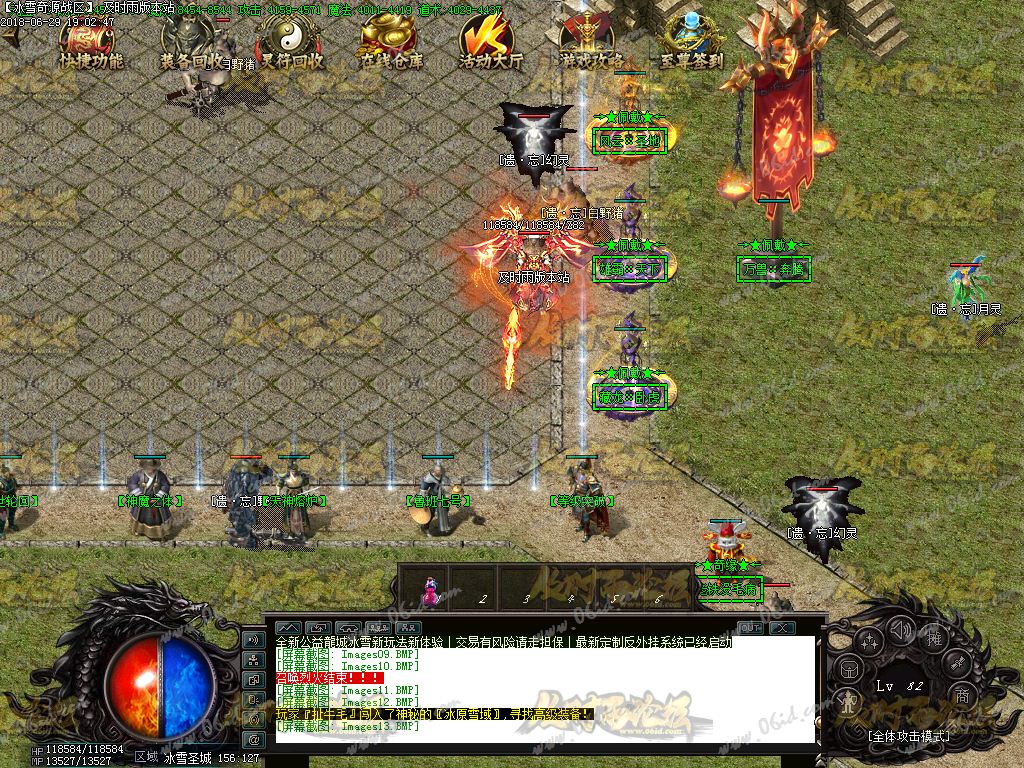Click the crossed swords round button
This screenshot has width=1024, height=768.
click(x=958, y=664)
